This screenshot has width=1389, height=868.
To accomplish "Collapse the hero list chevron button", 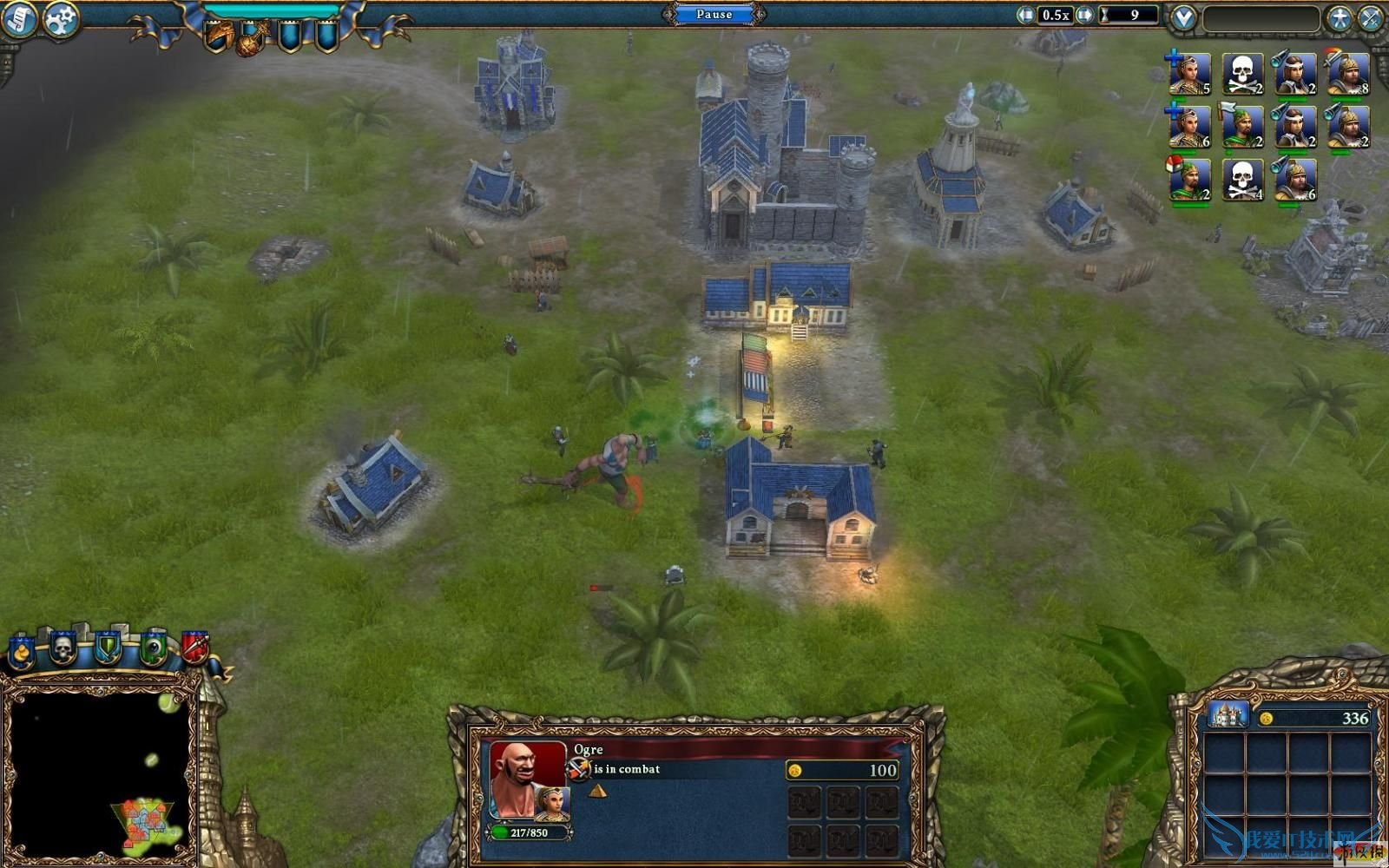I will 1183,17.
